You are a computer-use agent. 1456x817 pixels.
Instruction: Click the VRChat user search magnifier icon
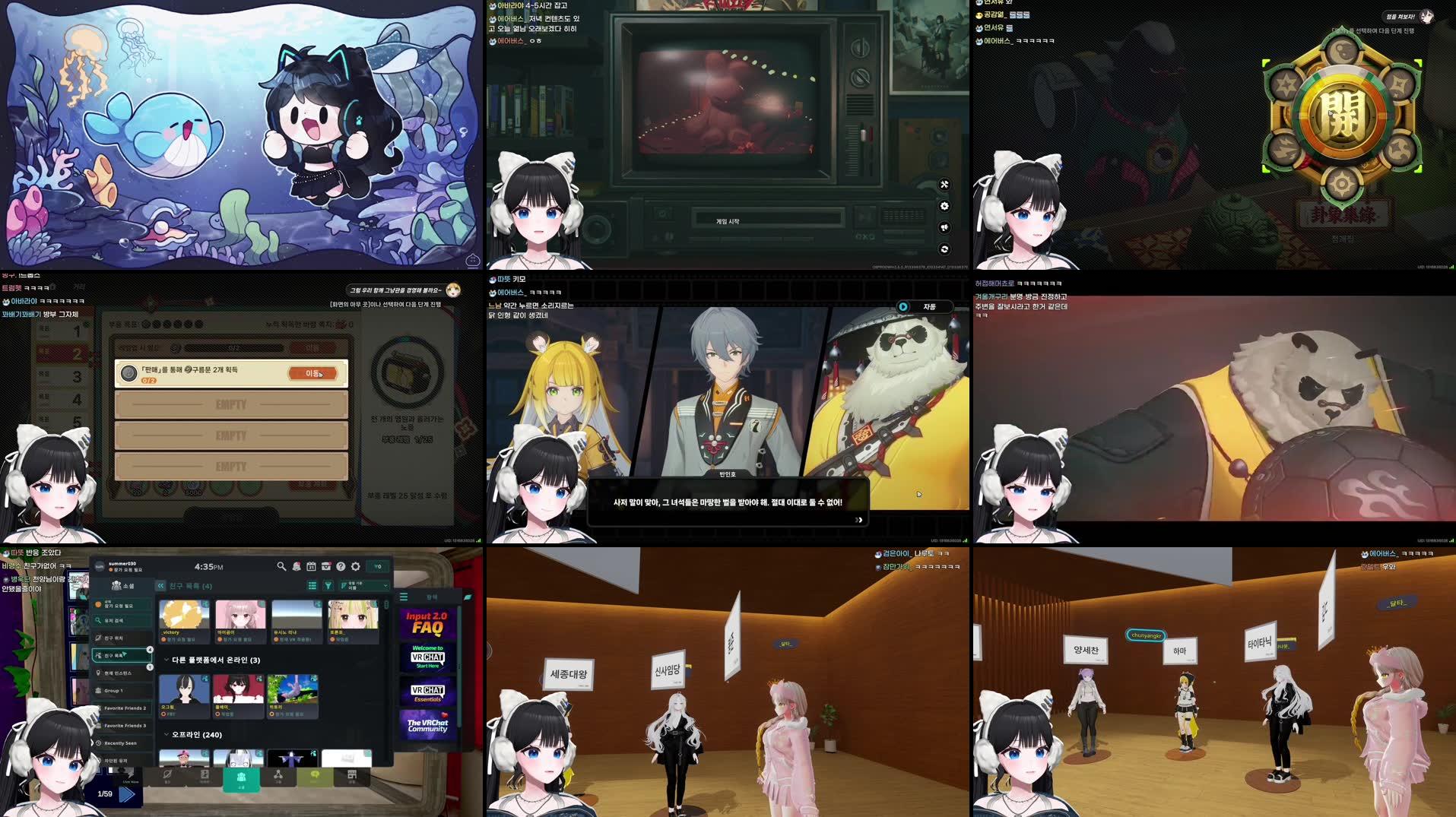pyautogui.click(x=281, y=566)
